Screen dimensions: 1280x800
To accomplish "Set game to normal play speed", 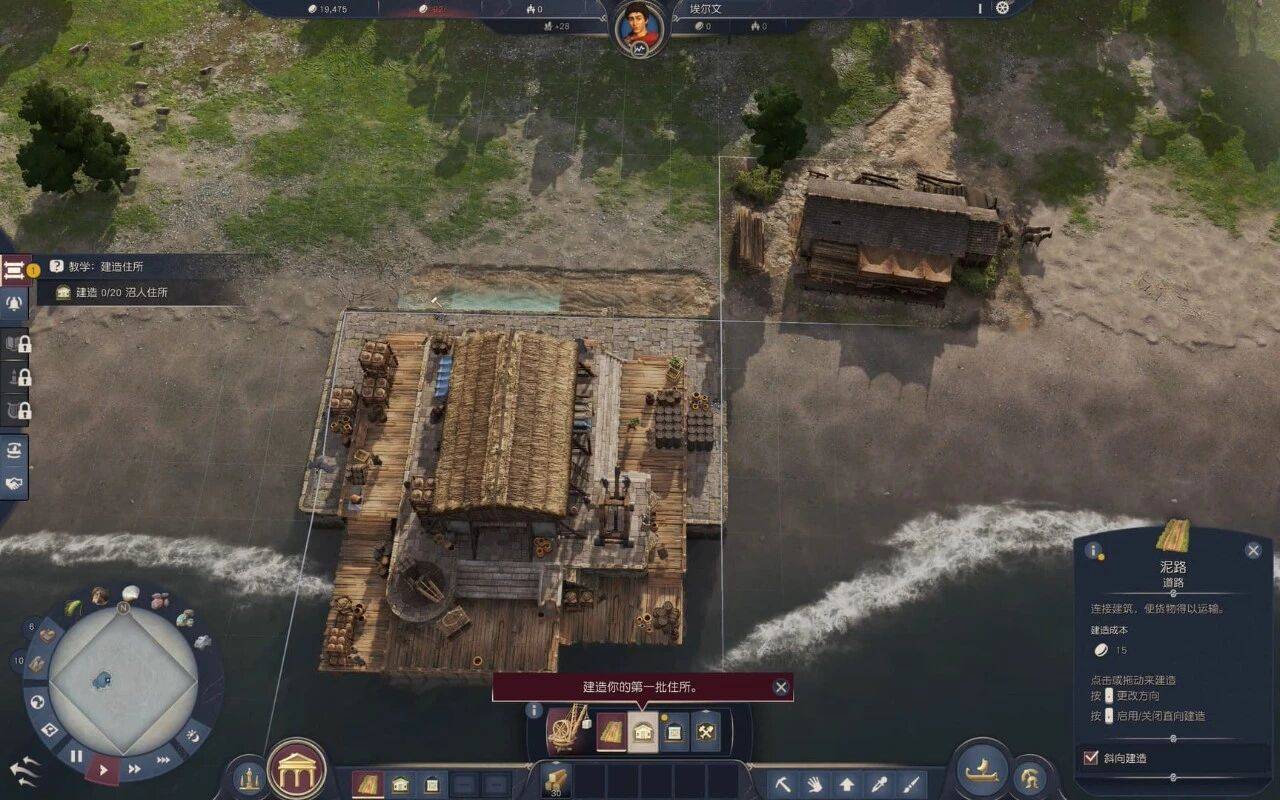I will coord(103,769).
